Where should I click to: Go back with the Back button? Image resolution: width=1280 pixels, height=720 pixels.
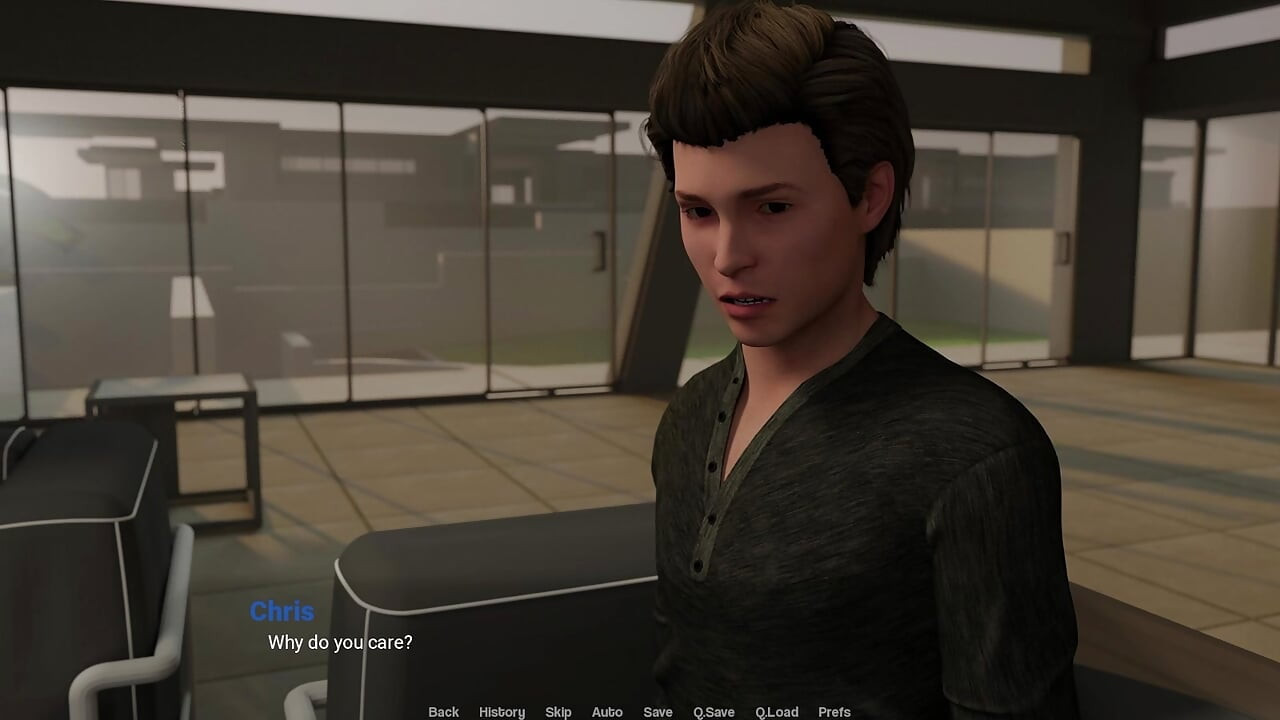tap(443, 712)
